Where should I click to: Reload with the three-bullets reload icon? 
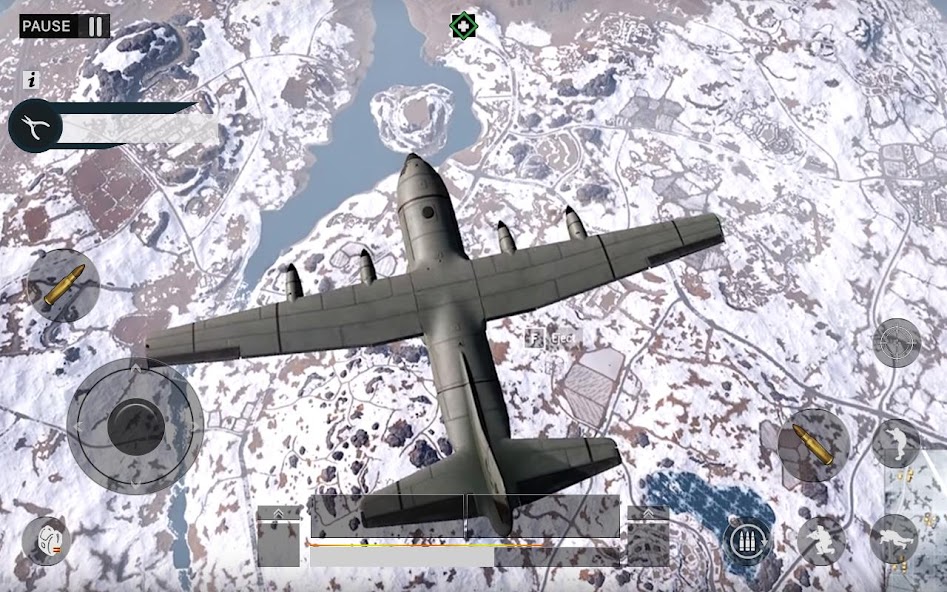click(x=747, y=541)
